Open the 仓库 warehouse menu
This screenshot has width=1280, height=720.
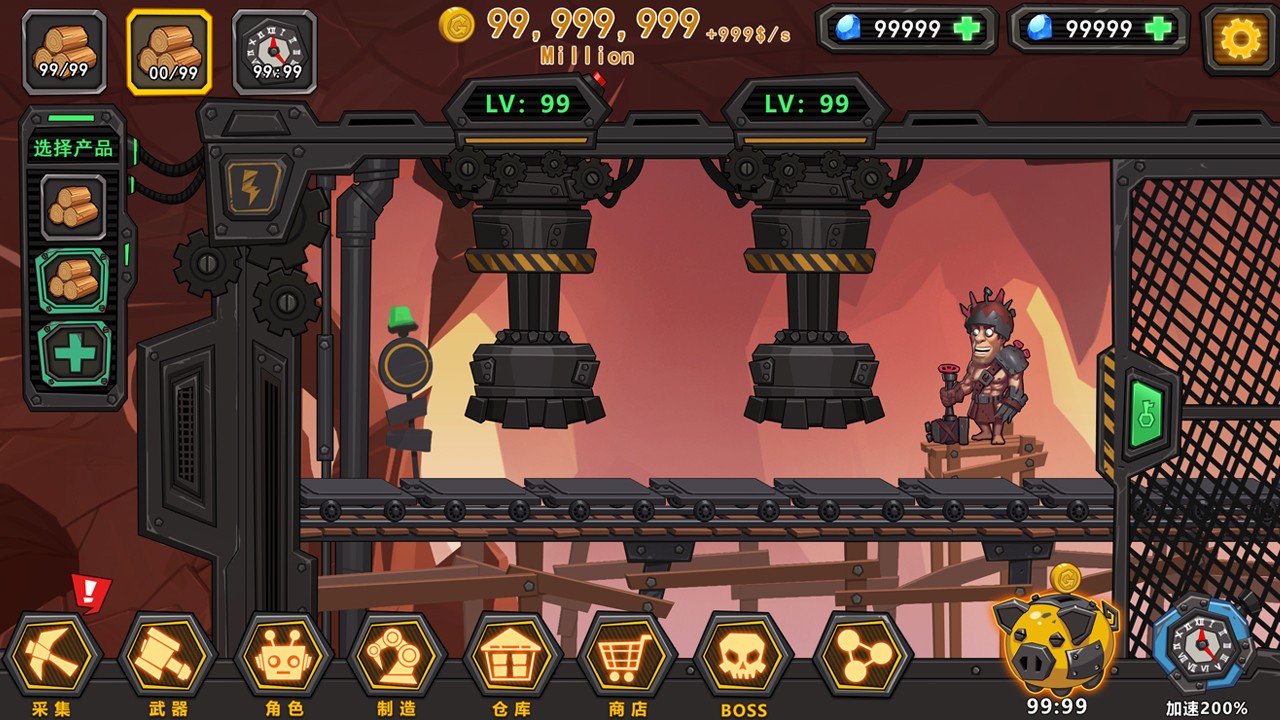click(513, 656)
